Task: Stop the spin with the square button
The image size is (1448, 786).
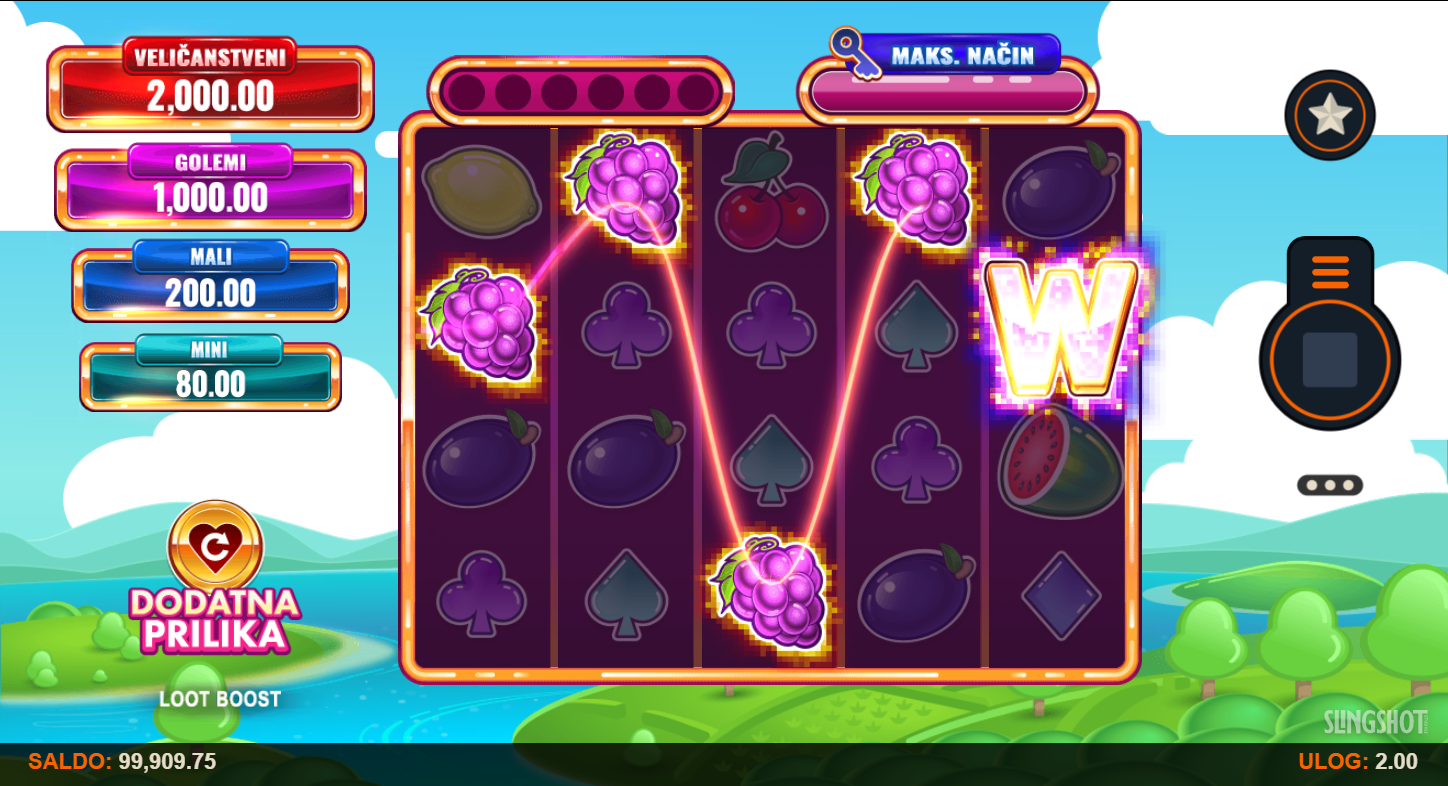Action: point(1329,360)
